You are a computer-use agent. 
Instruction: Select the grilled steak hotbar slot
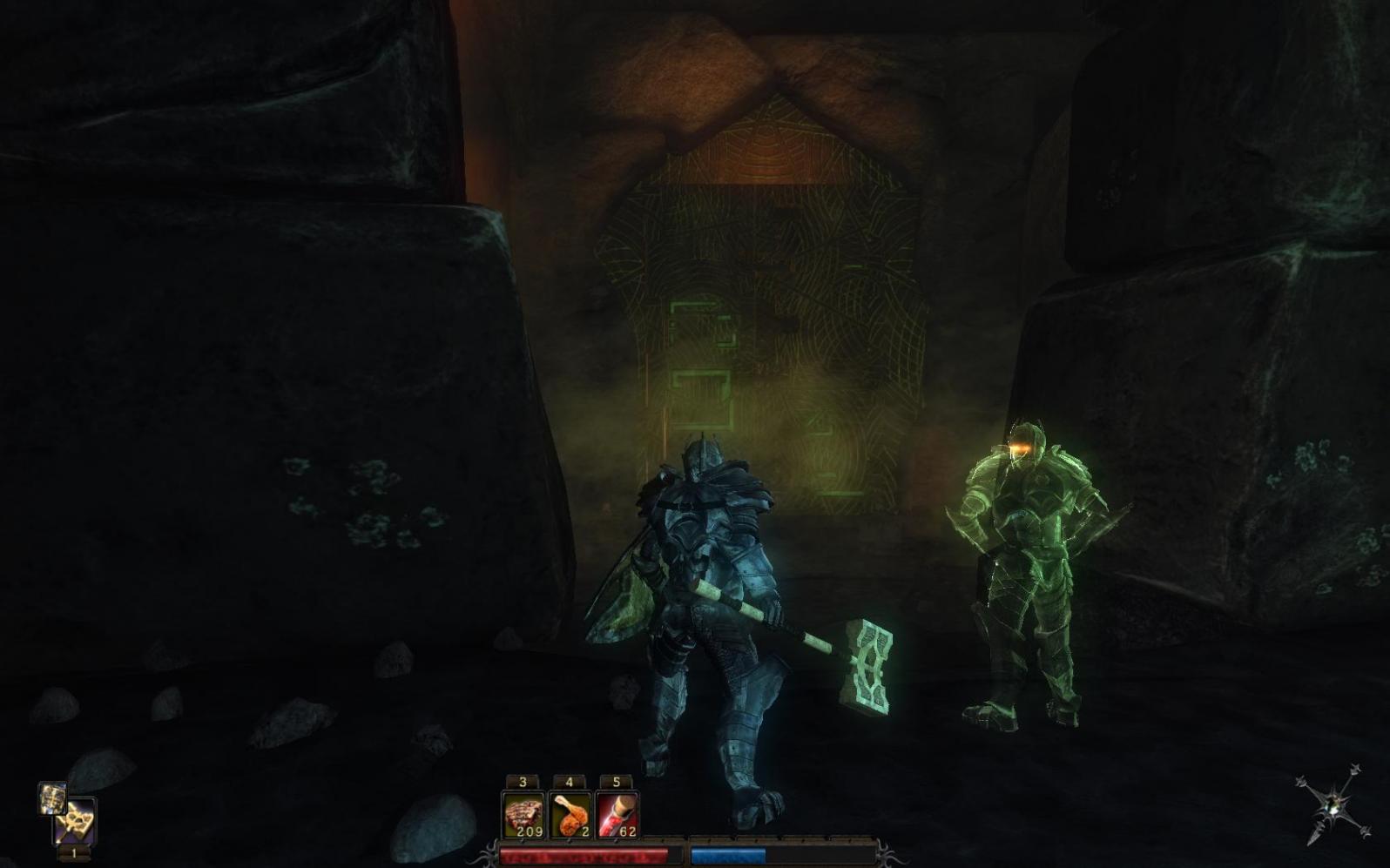click(x=523, y=815)
